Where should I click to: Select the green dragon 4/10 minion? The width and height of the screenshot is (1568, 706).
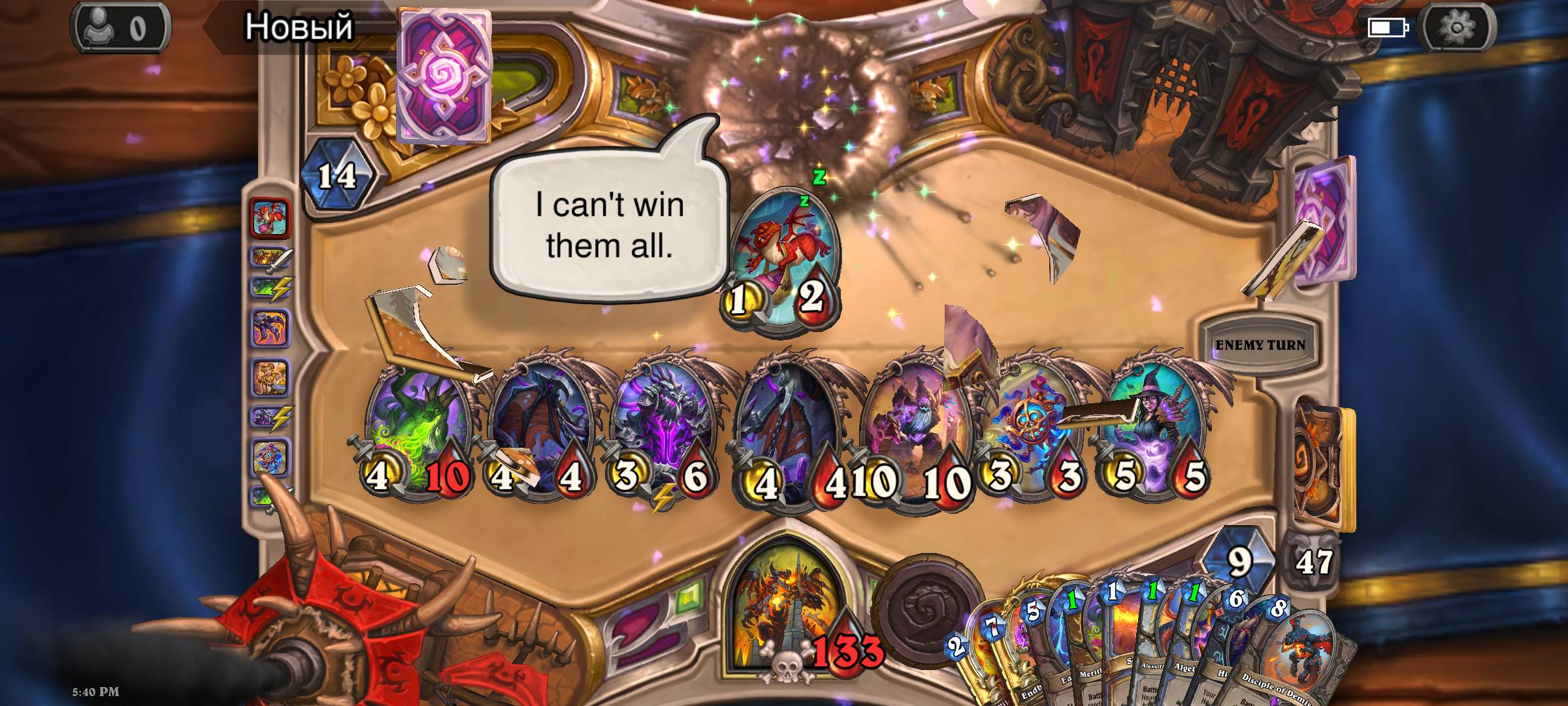pos(417,431)
